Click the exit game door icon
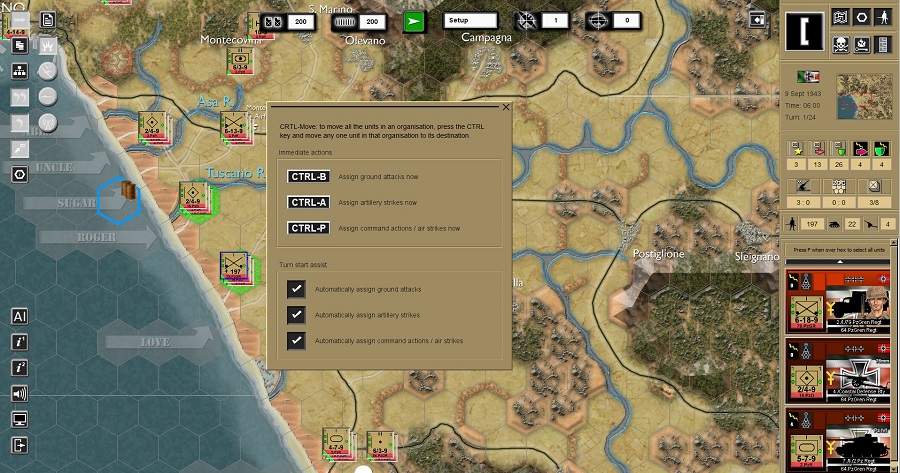 [19, 445]
